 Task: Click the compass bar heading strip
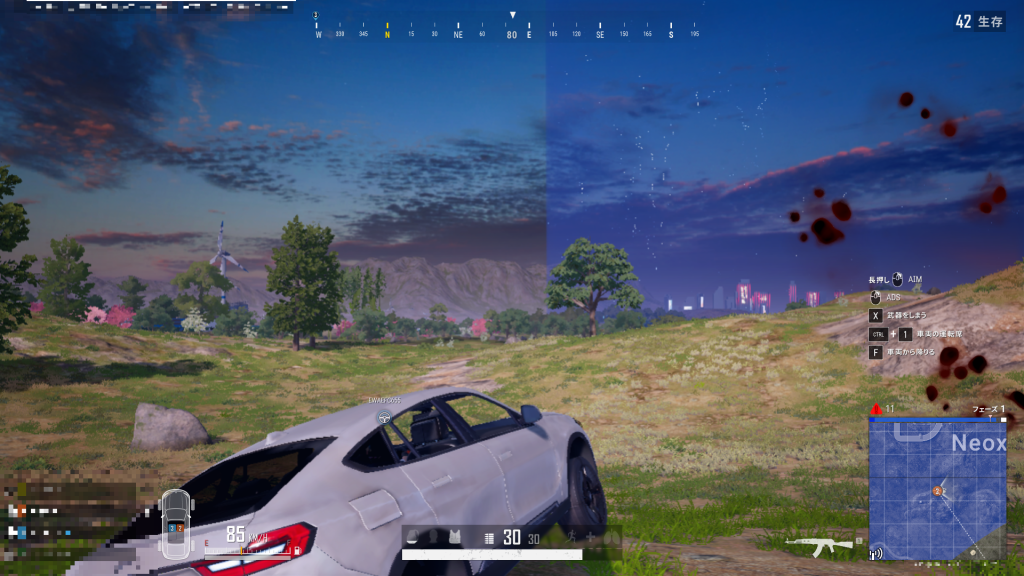[x=512, y=35]
